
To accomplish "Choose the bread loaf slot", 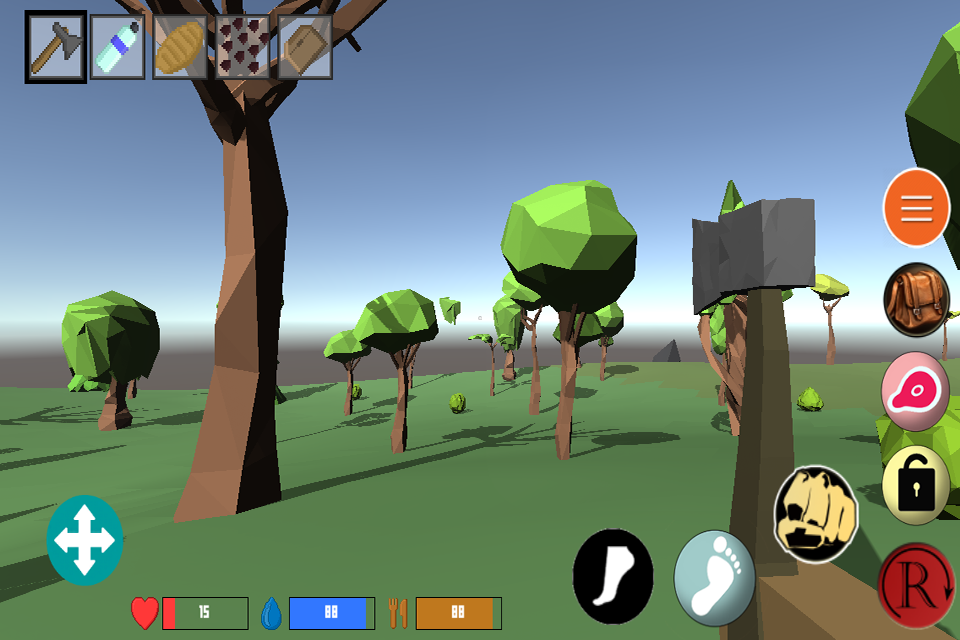I will [x=180, y=47].
